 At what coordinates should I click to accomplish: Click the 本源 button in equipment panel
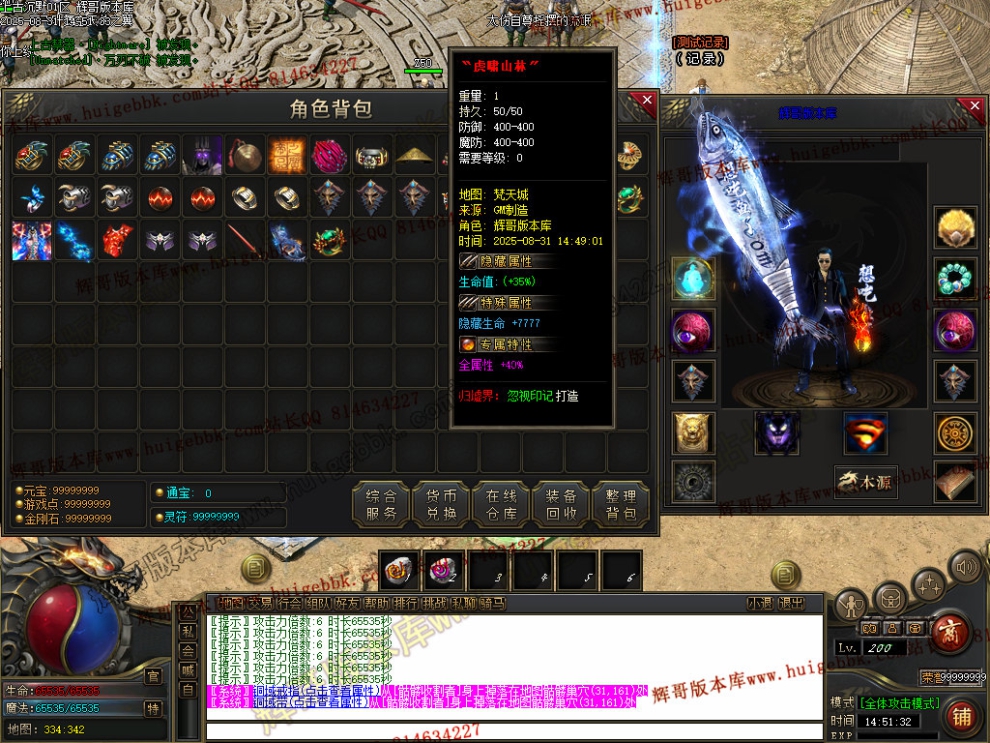pos(866,482)
